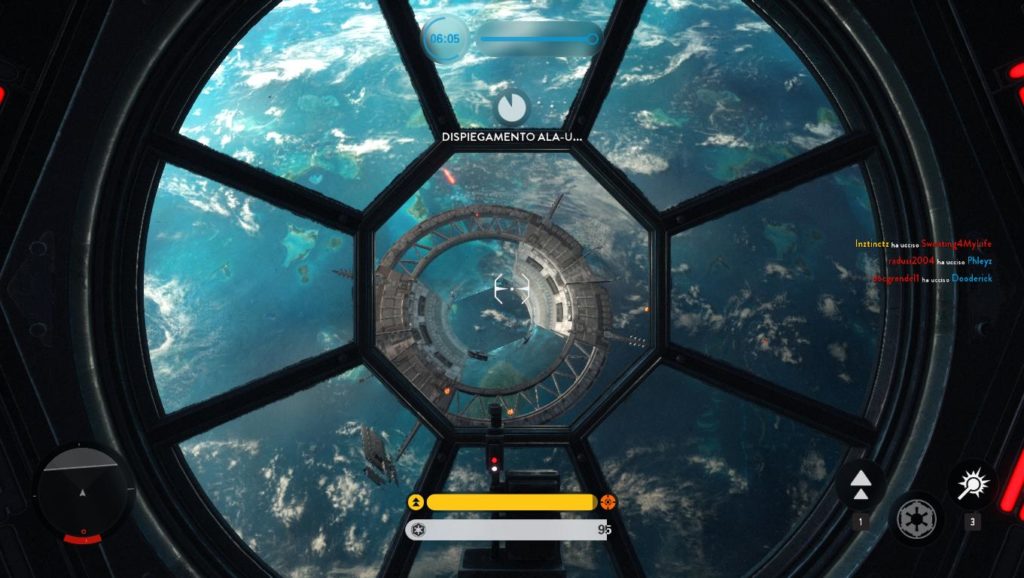
Task: Fire the starburst missile ability
Action: (971, 485)
